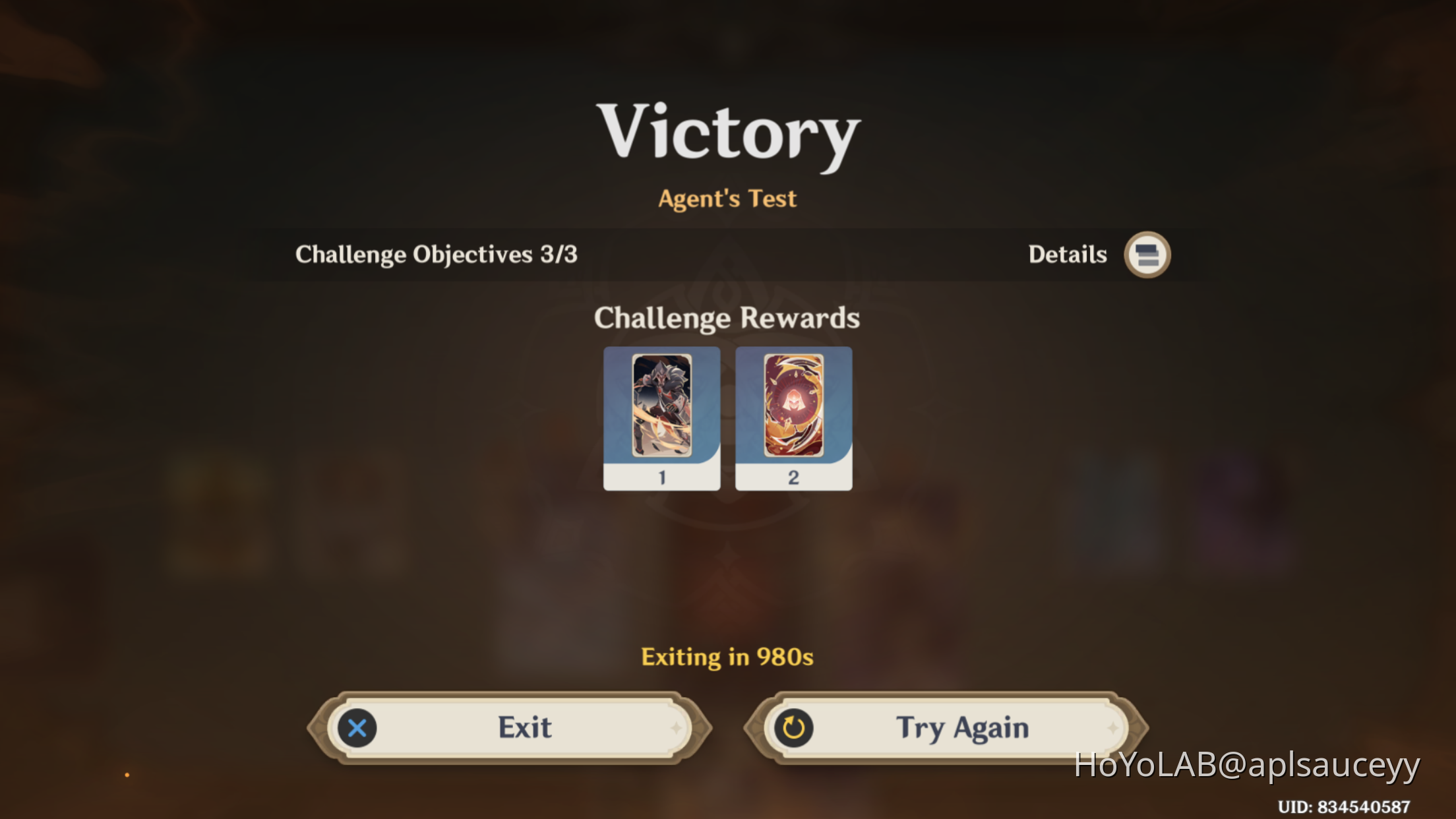The width and height of the screenshot is (1456, 819).
Task: Click the Challenge Objectives 3/3 header
Action: pos(437,255)
